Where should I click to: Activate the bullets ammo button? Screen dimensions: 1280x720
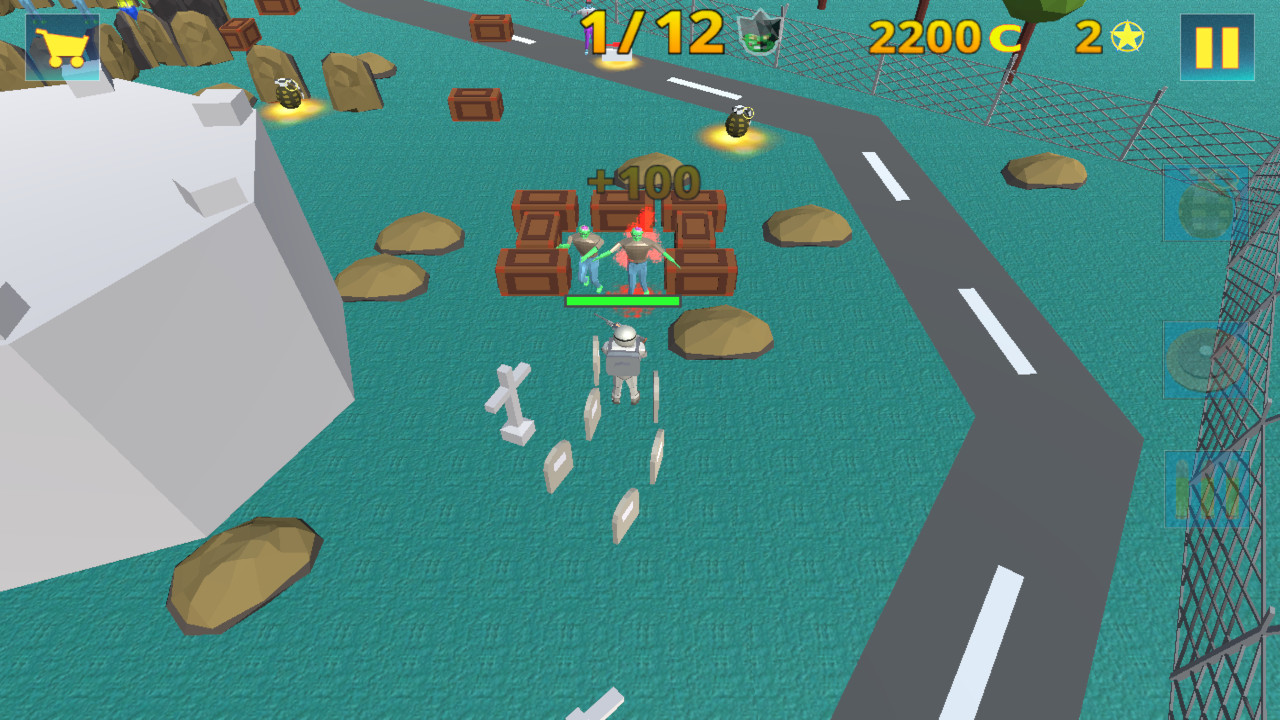[x=1206, y=489]
